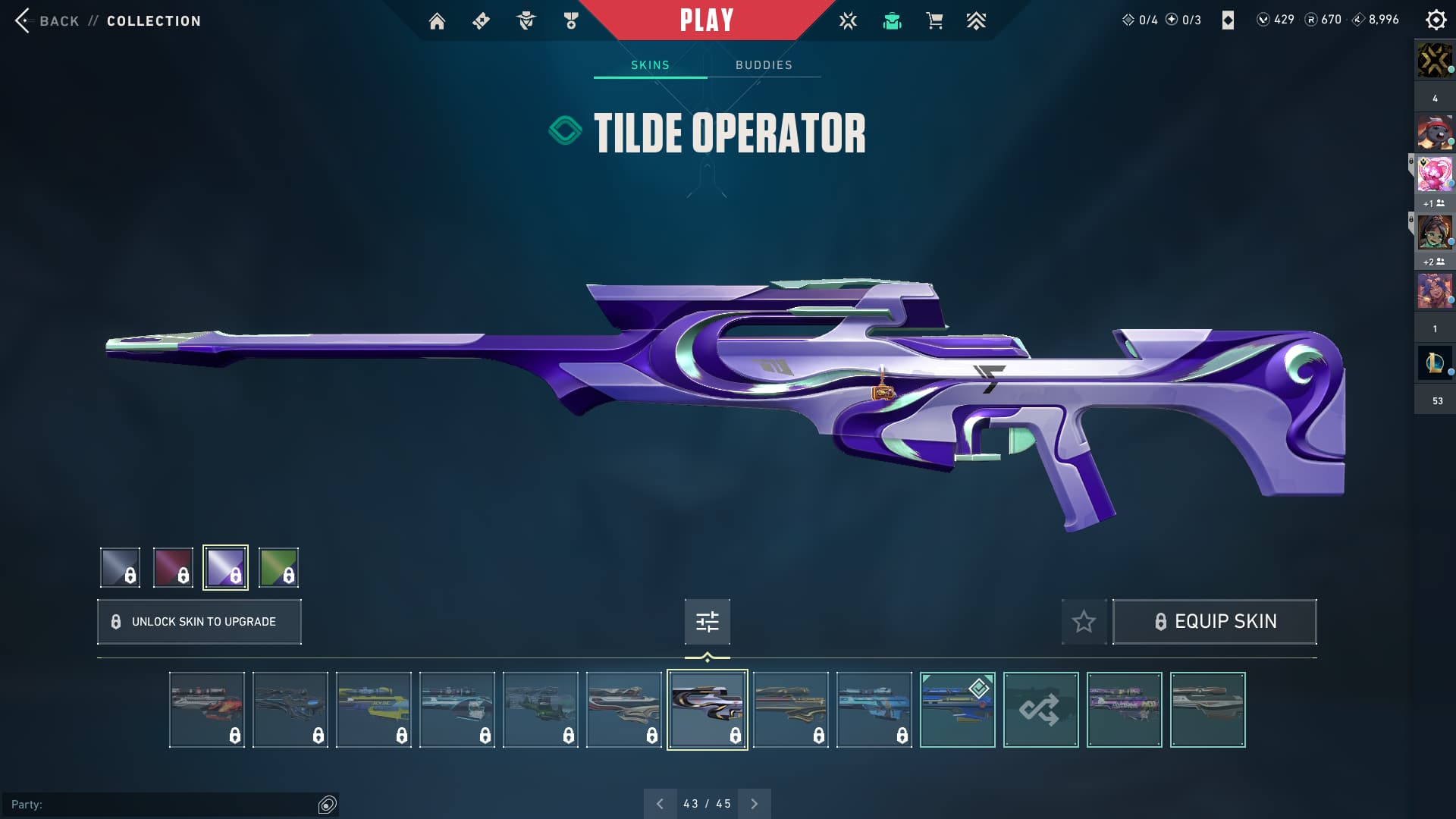The image size is (1456, 819).
Task: Open the skin filter sliders button
Action: 707,622
